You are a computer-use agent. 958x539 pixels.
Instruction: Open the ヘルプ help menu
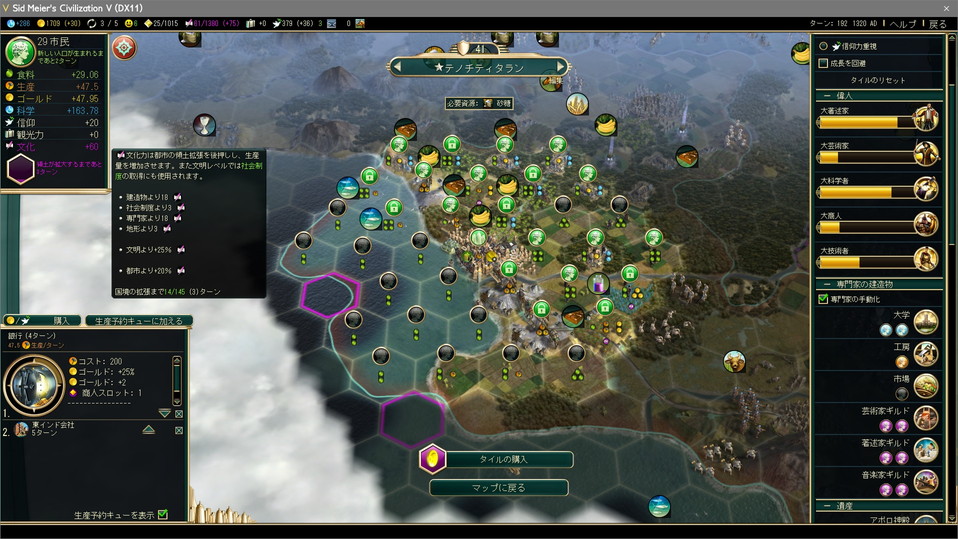point(902,23)
